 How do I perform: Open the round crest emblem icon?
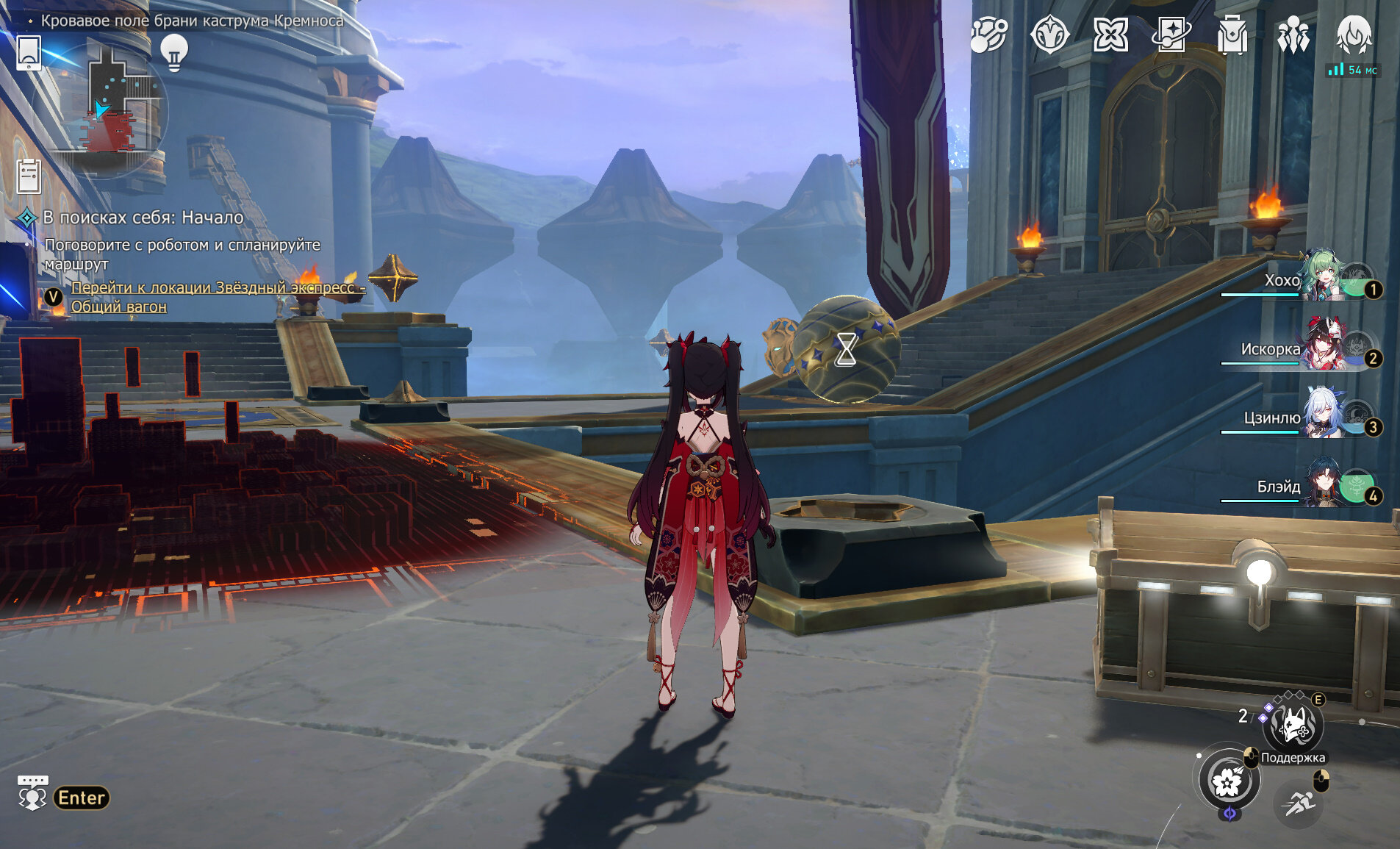point(1049,35)
